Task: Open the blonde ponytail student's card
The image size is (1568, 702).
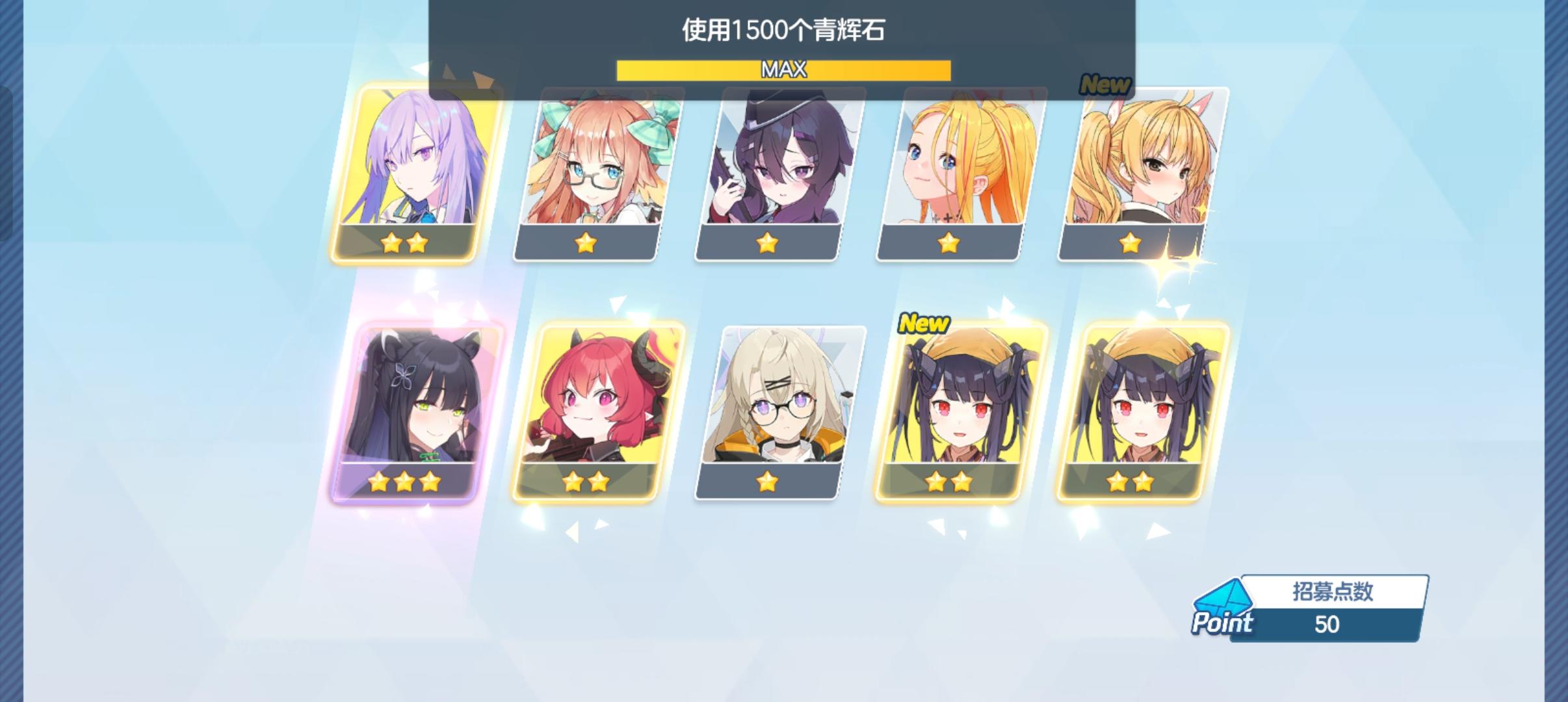Action: pos(952,169)
